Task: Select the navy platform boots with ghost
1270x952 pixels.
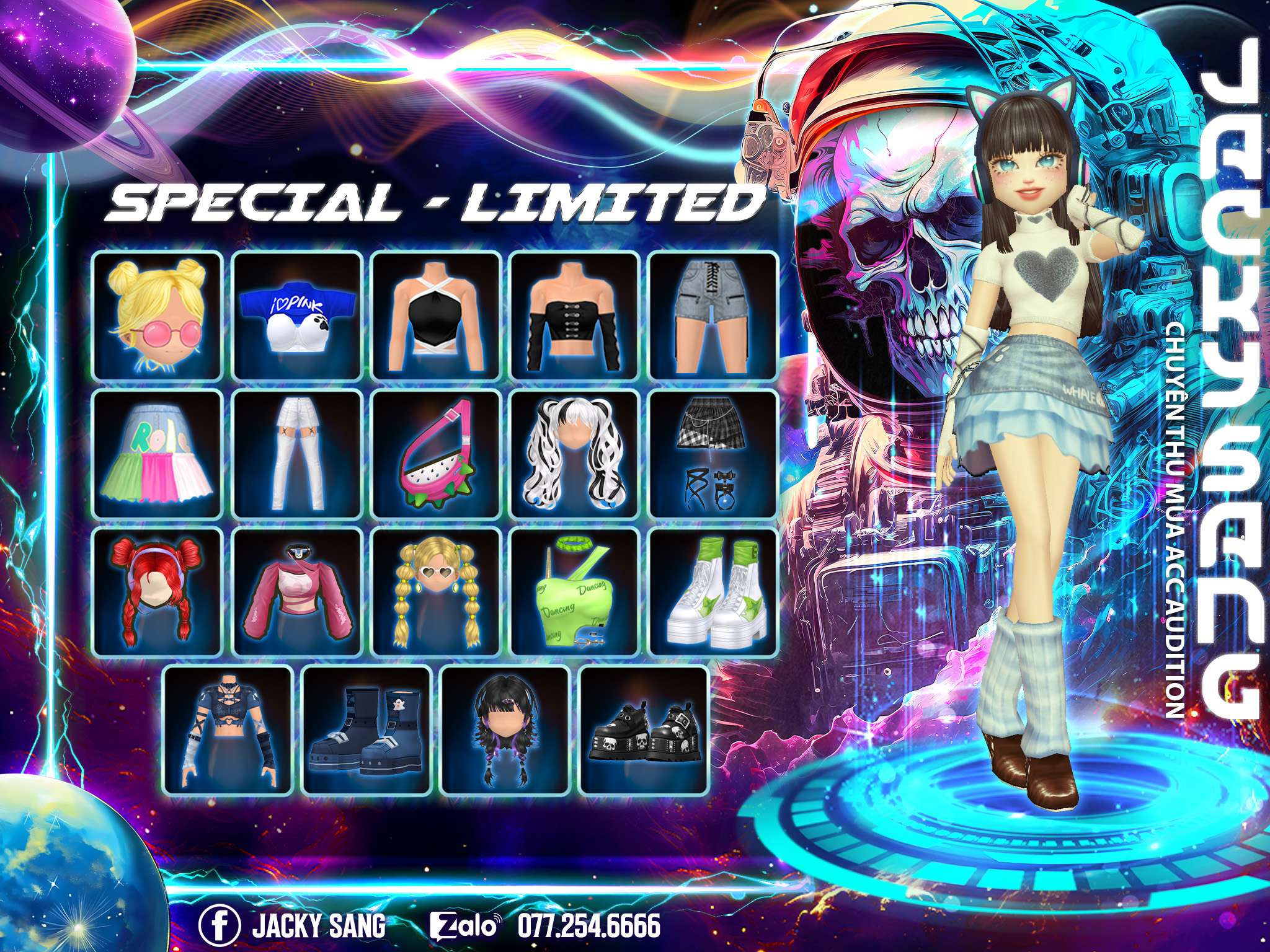Action: tap(366, 730)
